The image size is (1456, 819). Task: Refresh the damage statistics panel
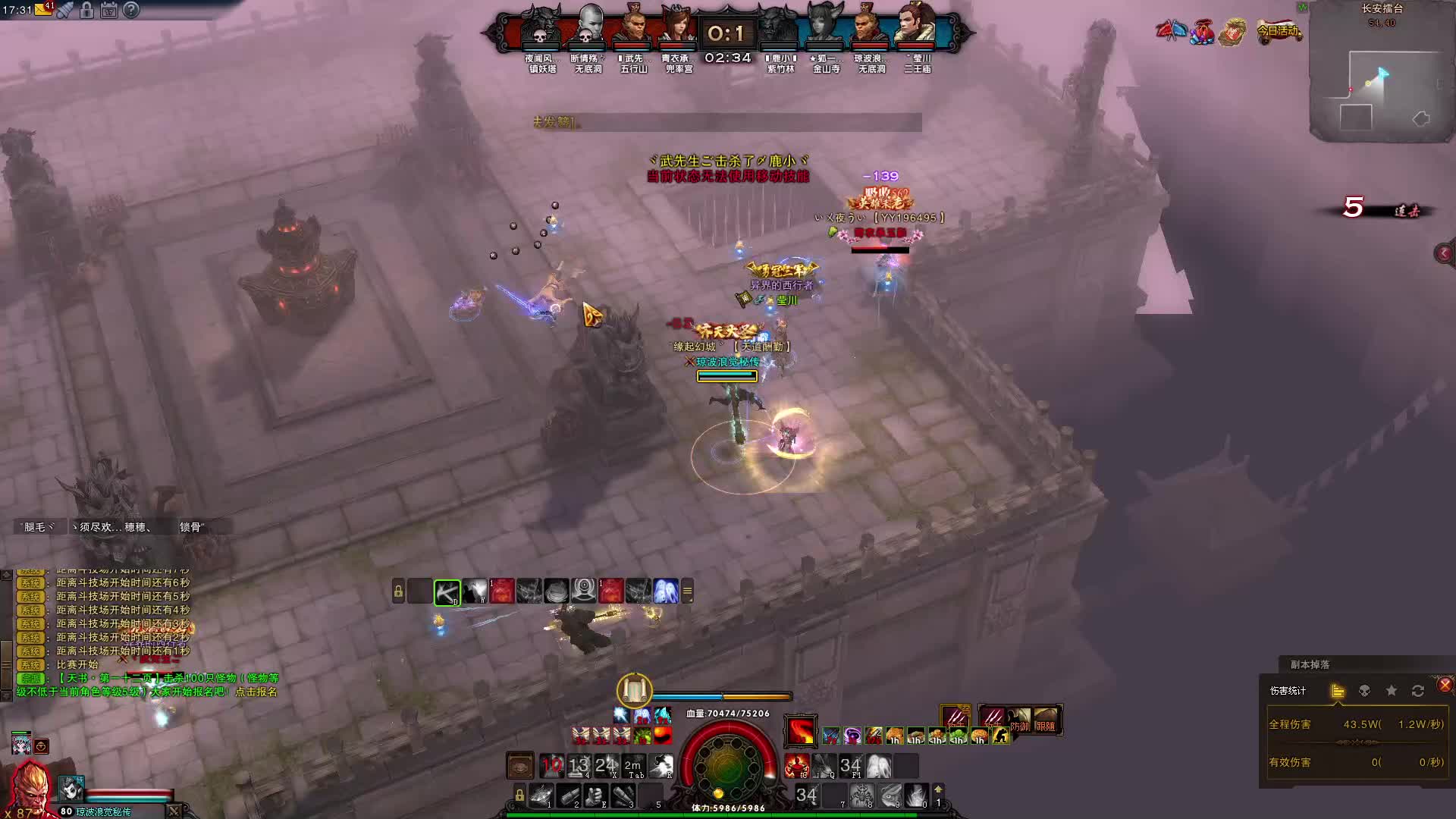pos(1417,691)
